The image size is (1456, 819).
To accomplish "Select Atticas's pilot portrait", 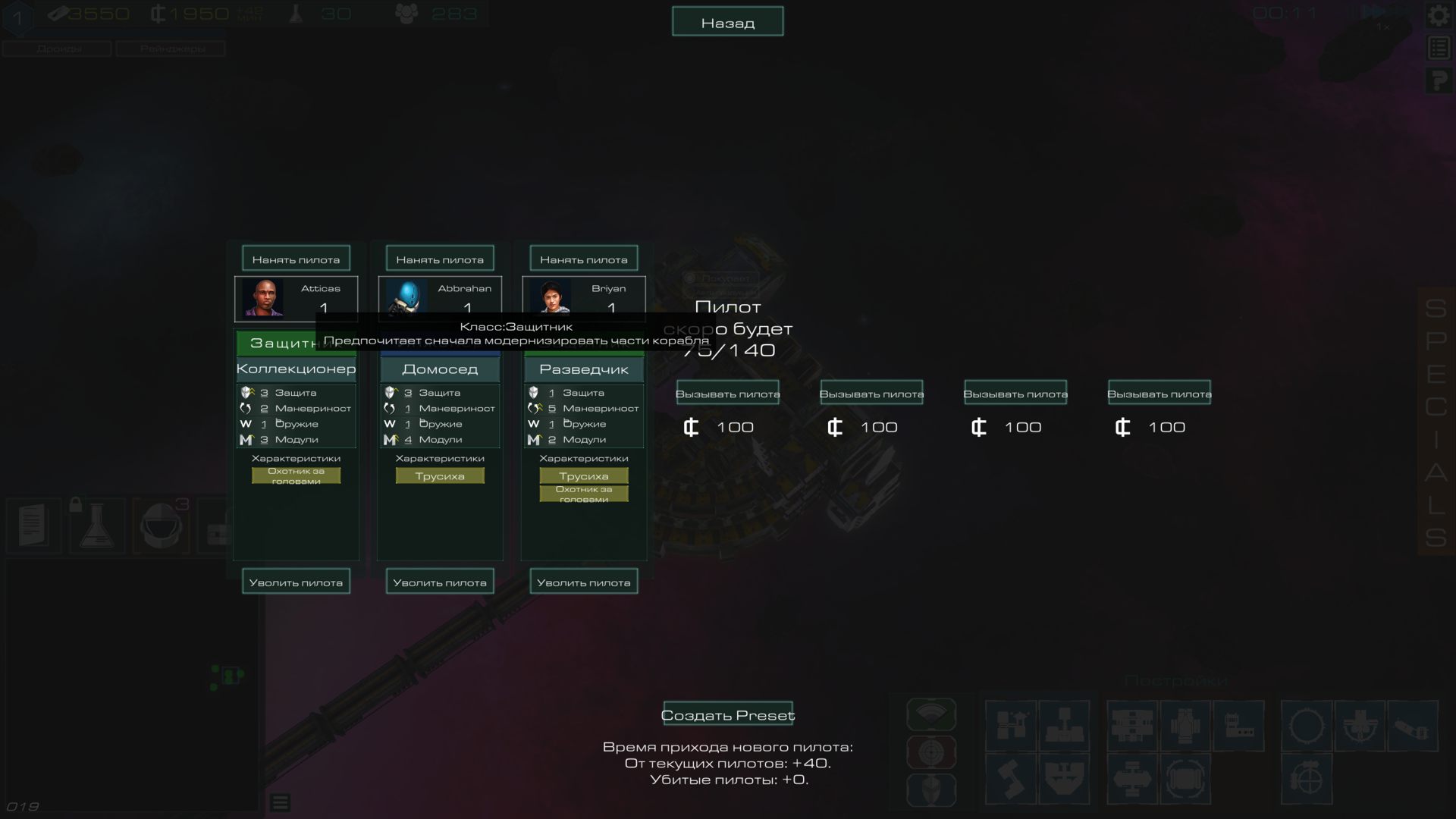I will [262, 297].
